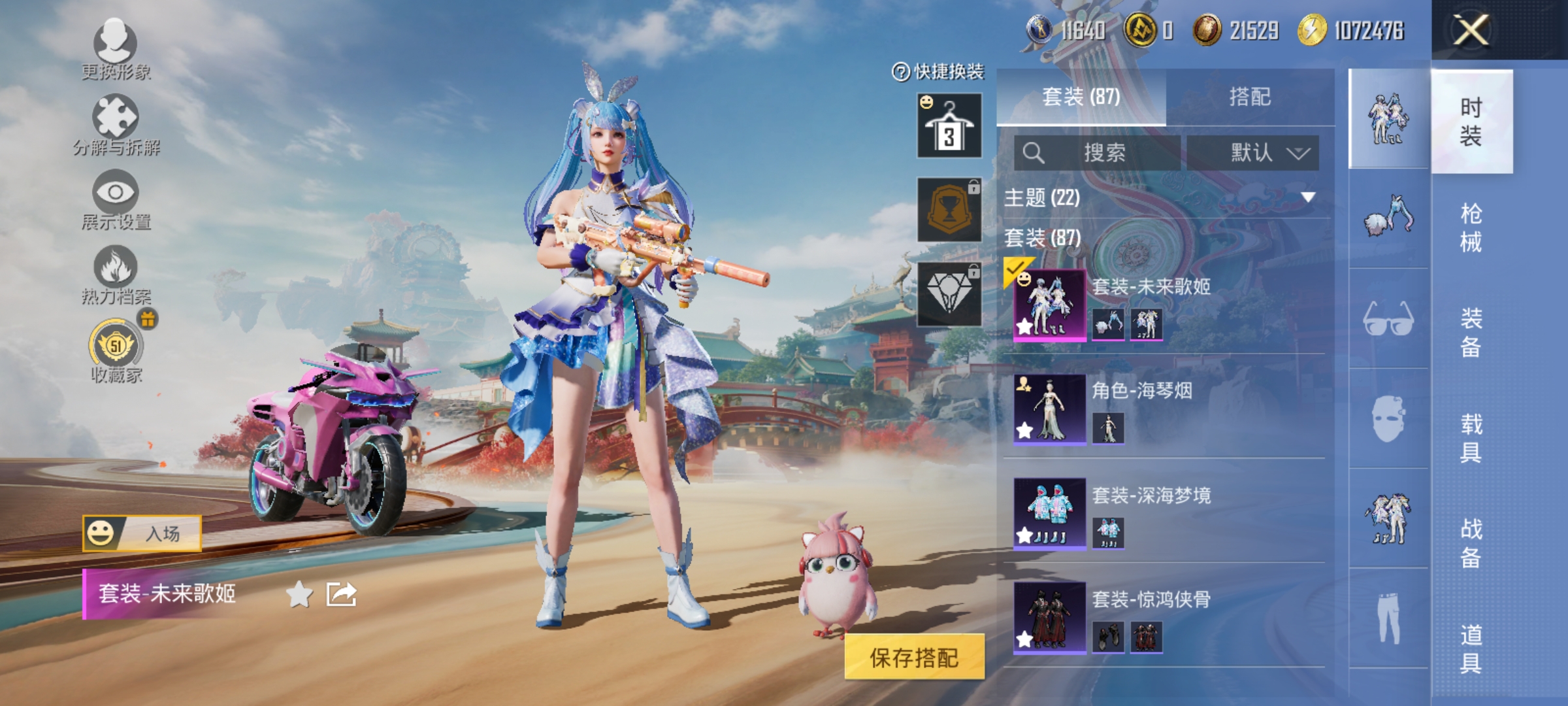This screenshot has width=1568, height=706.
Task: Switch to the 搭配 tab
Action: click(1249, 97)
